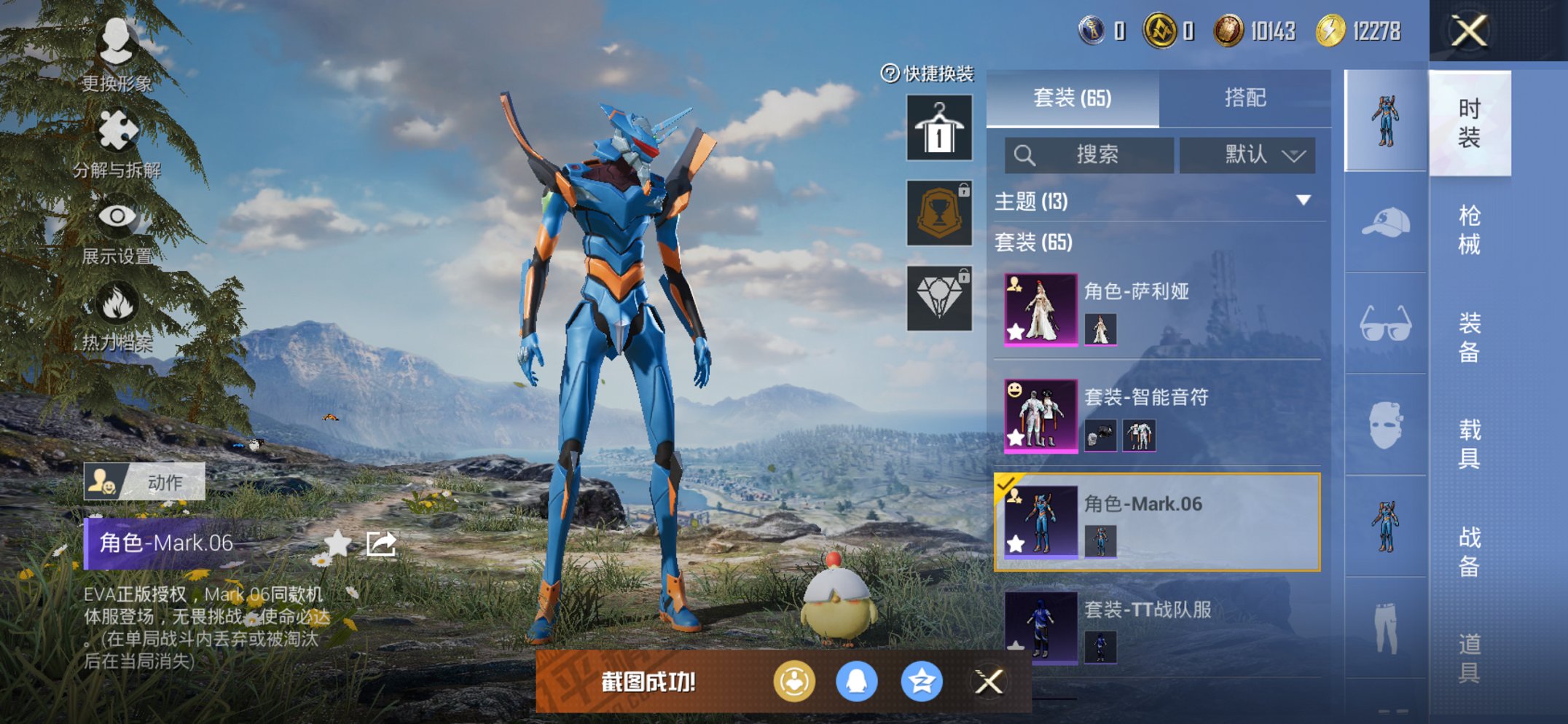Open 更换形象 appearance change
The width and height of the screenshot is (1568, 724).
tap(117, 55)
